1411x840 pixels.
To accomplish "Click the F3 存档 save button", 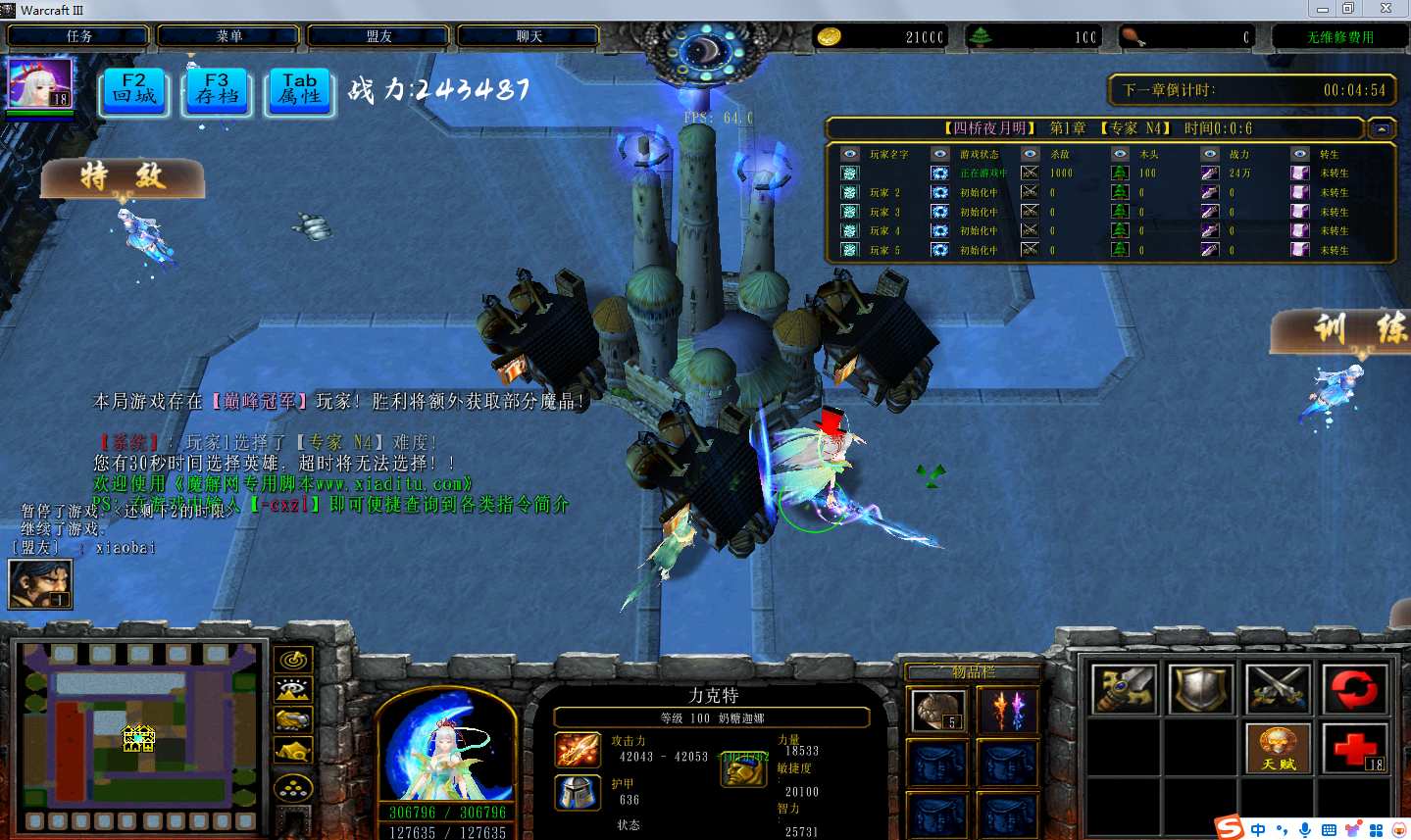I will point(217,90).
